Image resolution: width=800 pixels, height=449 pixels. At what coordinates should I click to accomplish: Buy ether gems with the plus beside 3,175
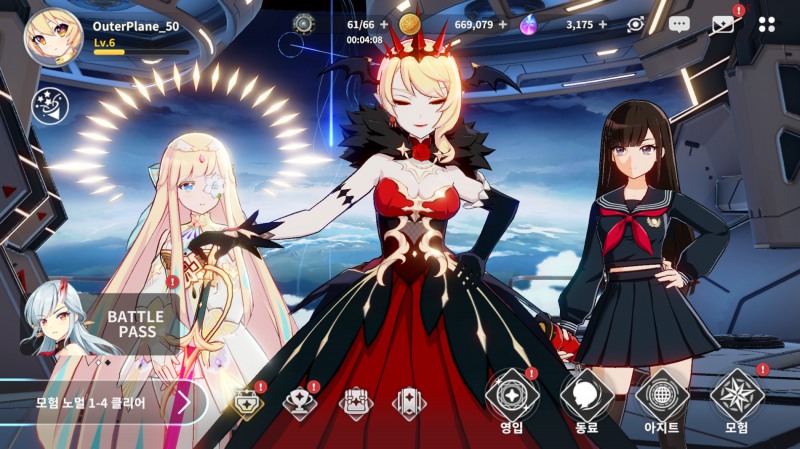click(602, 24)
